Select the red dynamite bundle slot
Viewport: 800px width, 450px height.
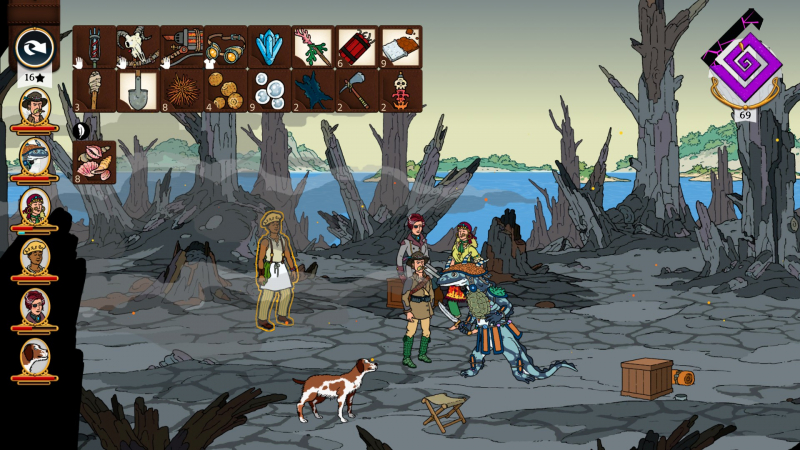[356, 47]
